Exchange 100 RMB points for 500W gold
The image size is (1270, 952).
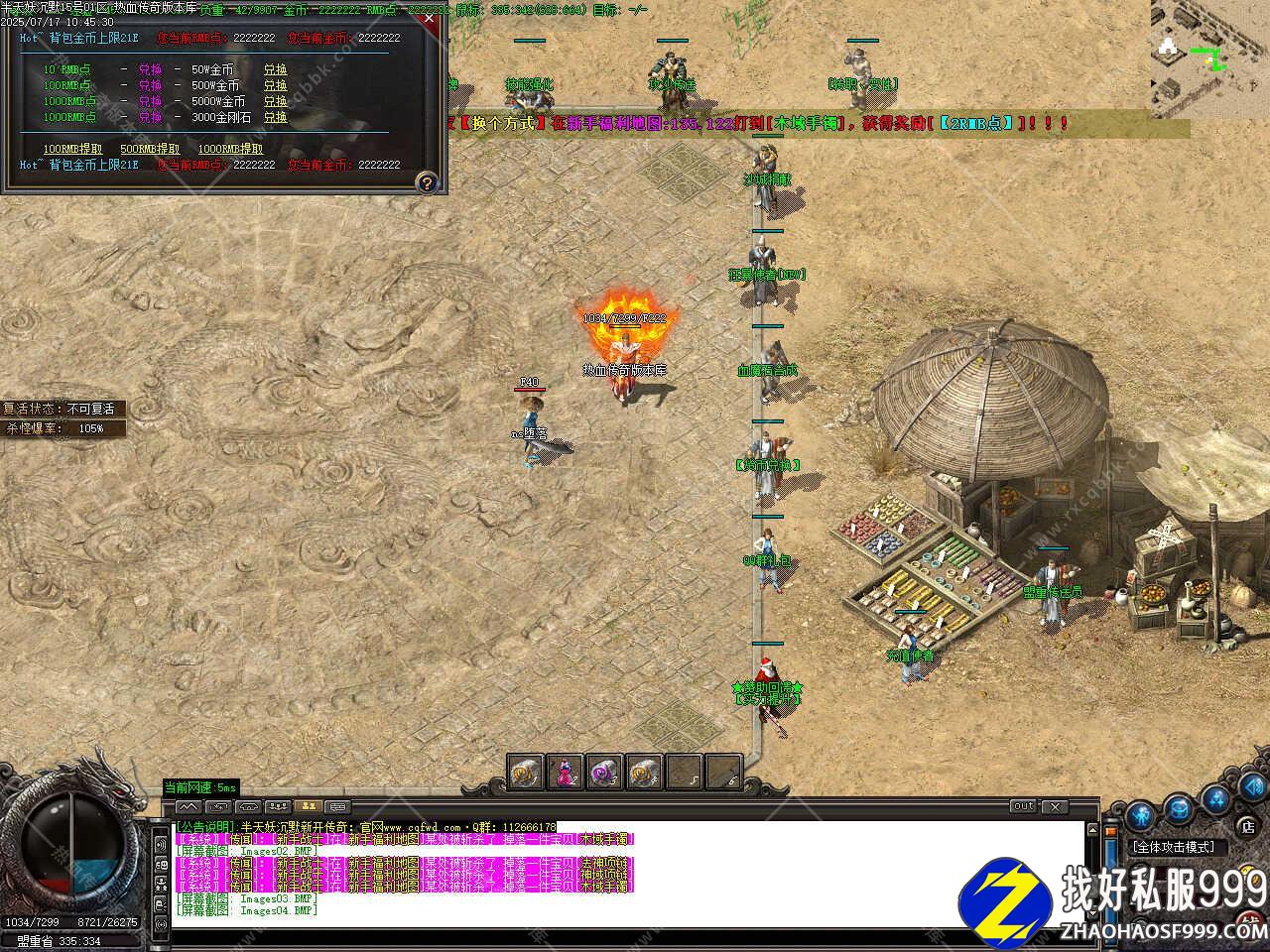click(x=275, y=86)
